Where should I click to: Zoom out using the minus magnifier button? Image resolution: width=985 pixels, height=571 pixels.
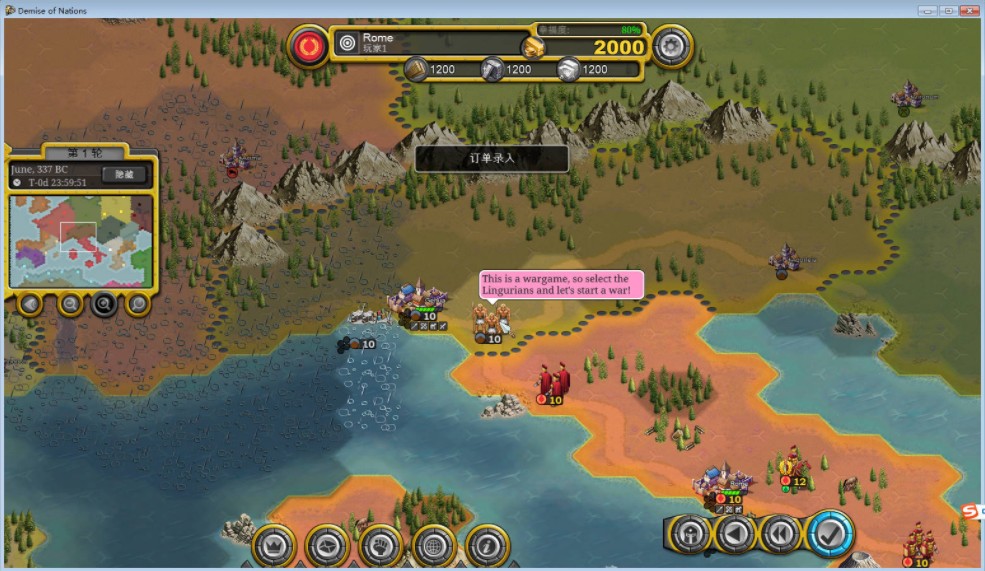[70, 303]
